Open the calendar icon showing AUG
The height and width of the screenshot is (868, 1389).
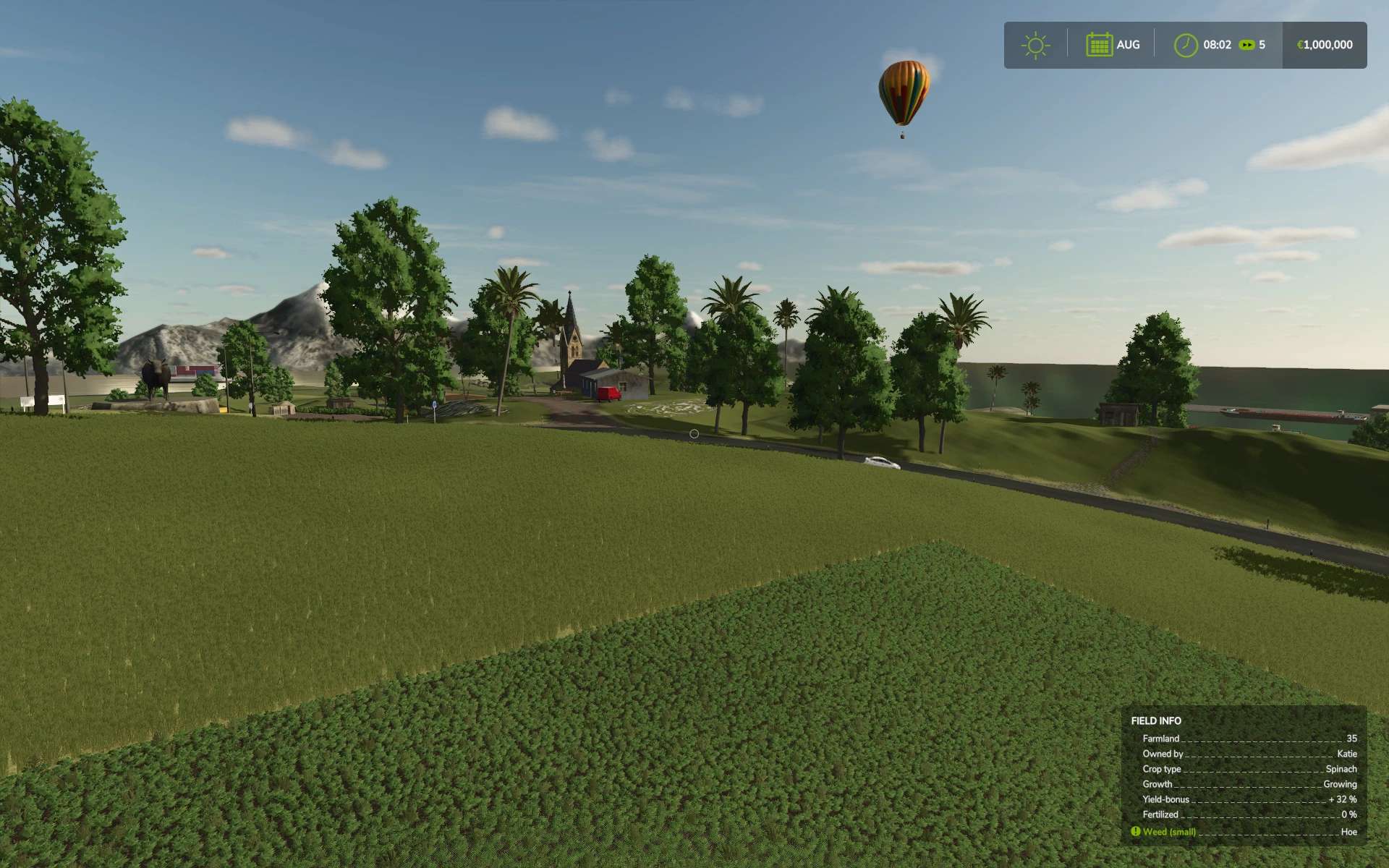[x=1098, y=45]
